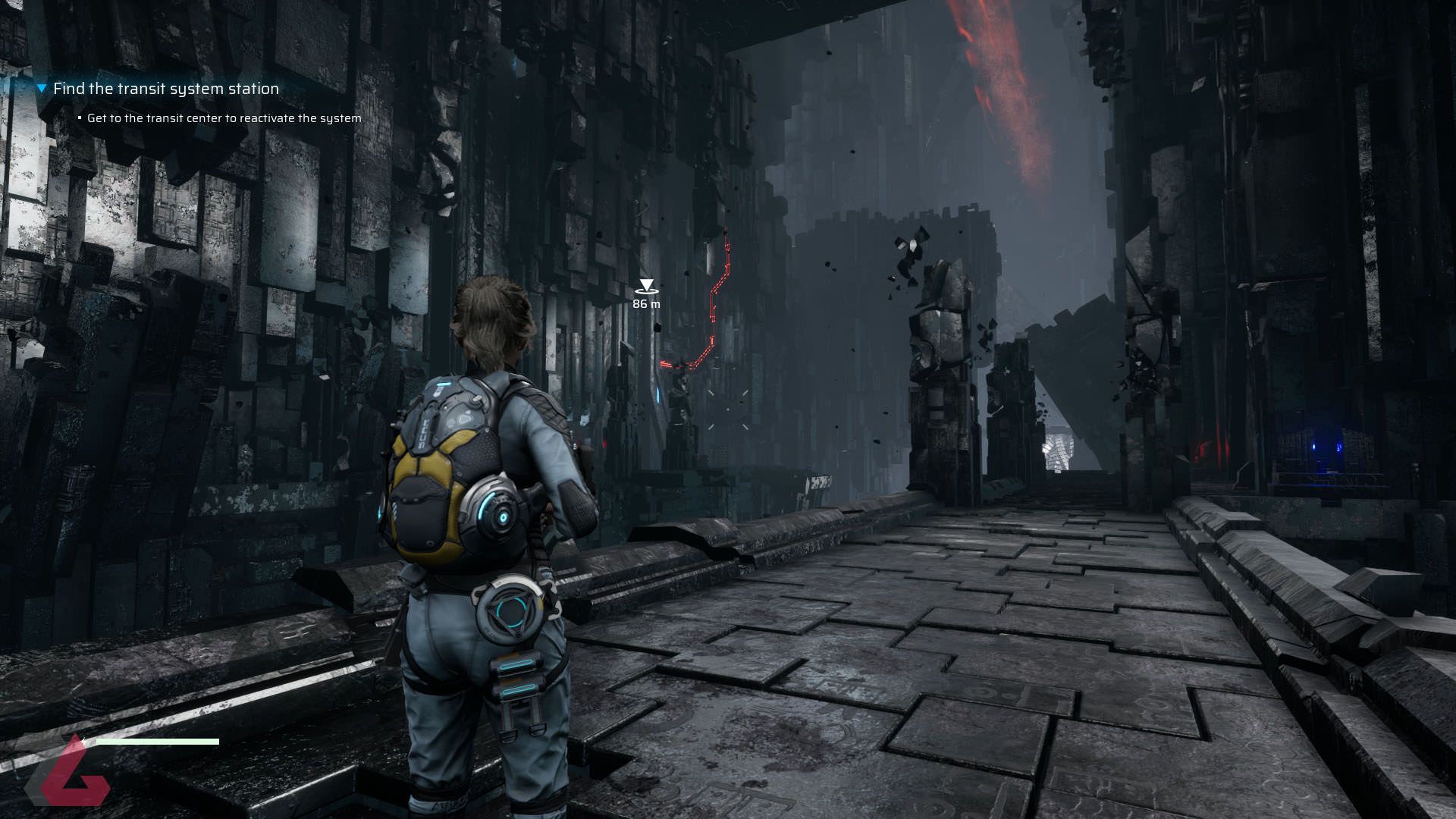This screenshot has height=819, width=1456.
Task: Collapse the 'Find the transit system station' objective
Action: click(42, 89)
